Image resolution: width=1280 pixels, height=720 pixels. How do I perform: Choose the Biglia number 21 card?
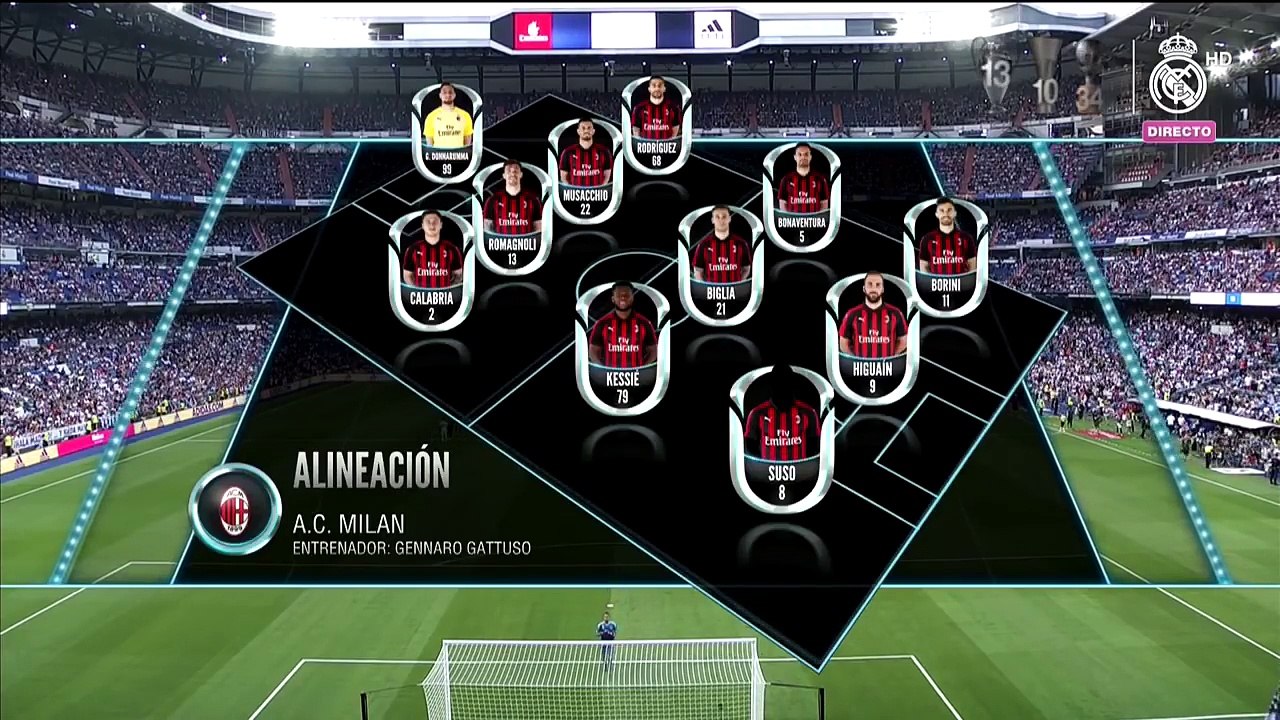(x=721, y=265)
